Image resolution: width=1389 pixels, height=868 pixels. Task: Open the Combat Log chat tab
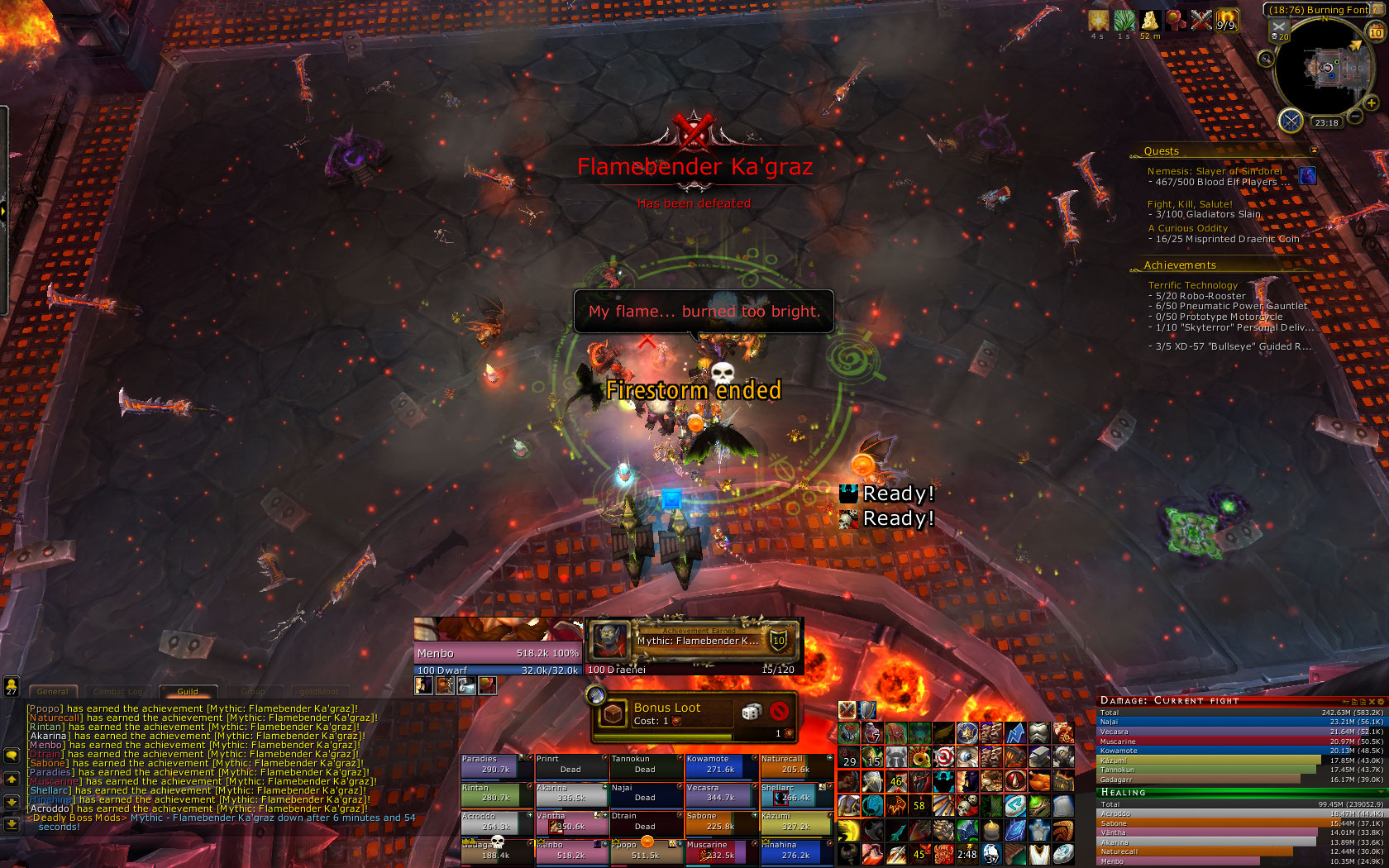(x=118, y=692)
